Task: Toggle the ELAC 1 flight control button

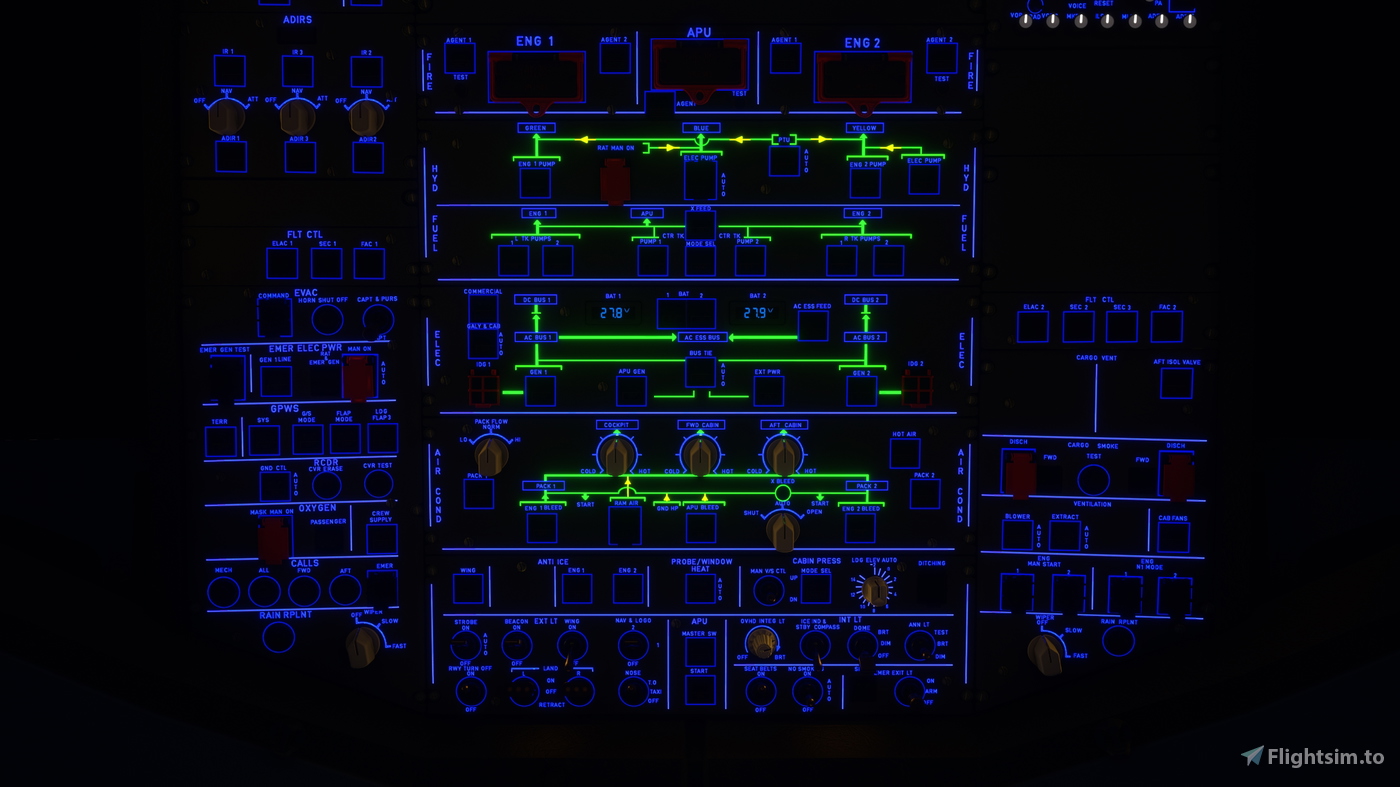Action: point(282,263)
